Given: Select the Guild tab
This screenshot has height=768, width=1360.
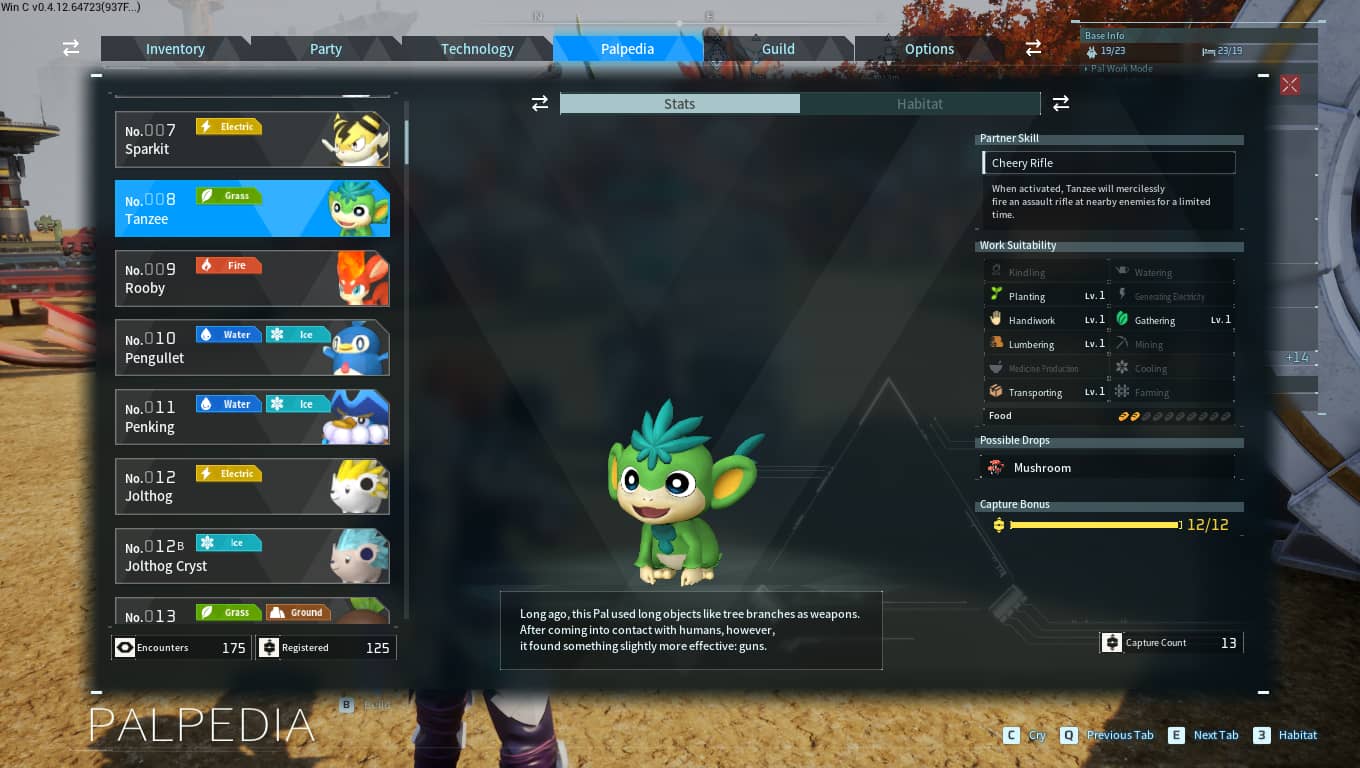Looking at the screenshot, I should [x=778, y=48].
